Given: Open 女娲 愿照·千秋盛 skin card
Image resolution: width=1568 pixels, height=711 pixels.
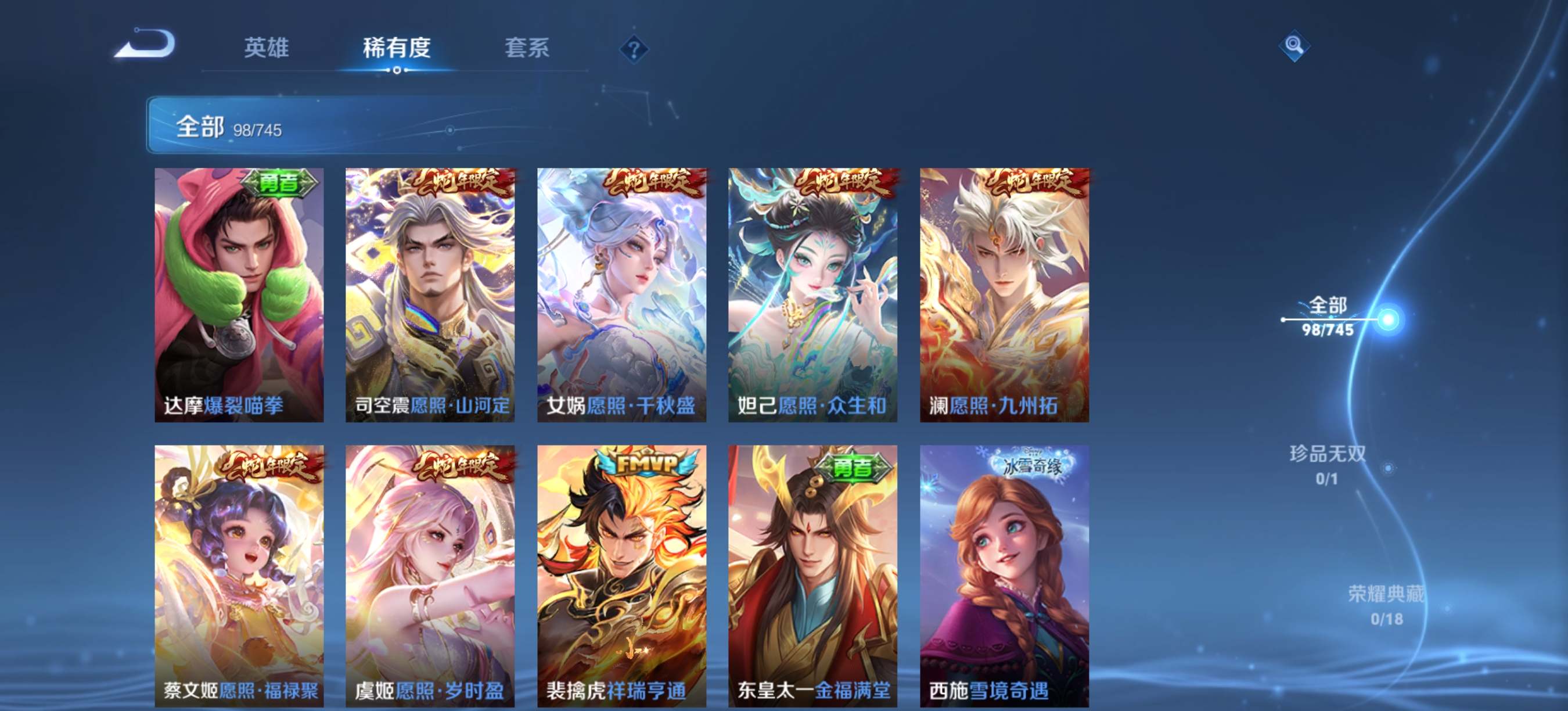Looking at the screenshot, I should point(621,295).
